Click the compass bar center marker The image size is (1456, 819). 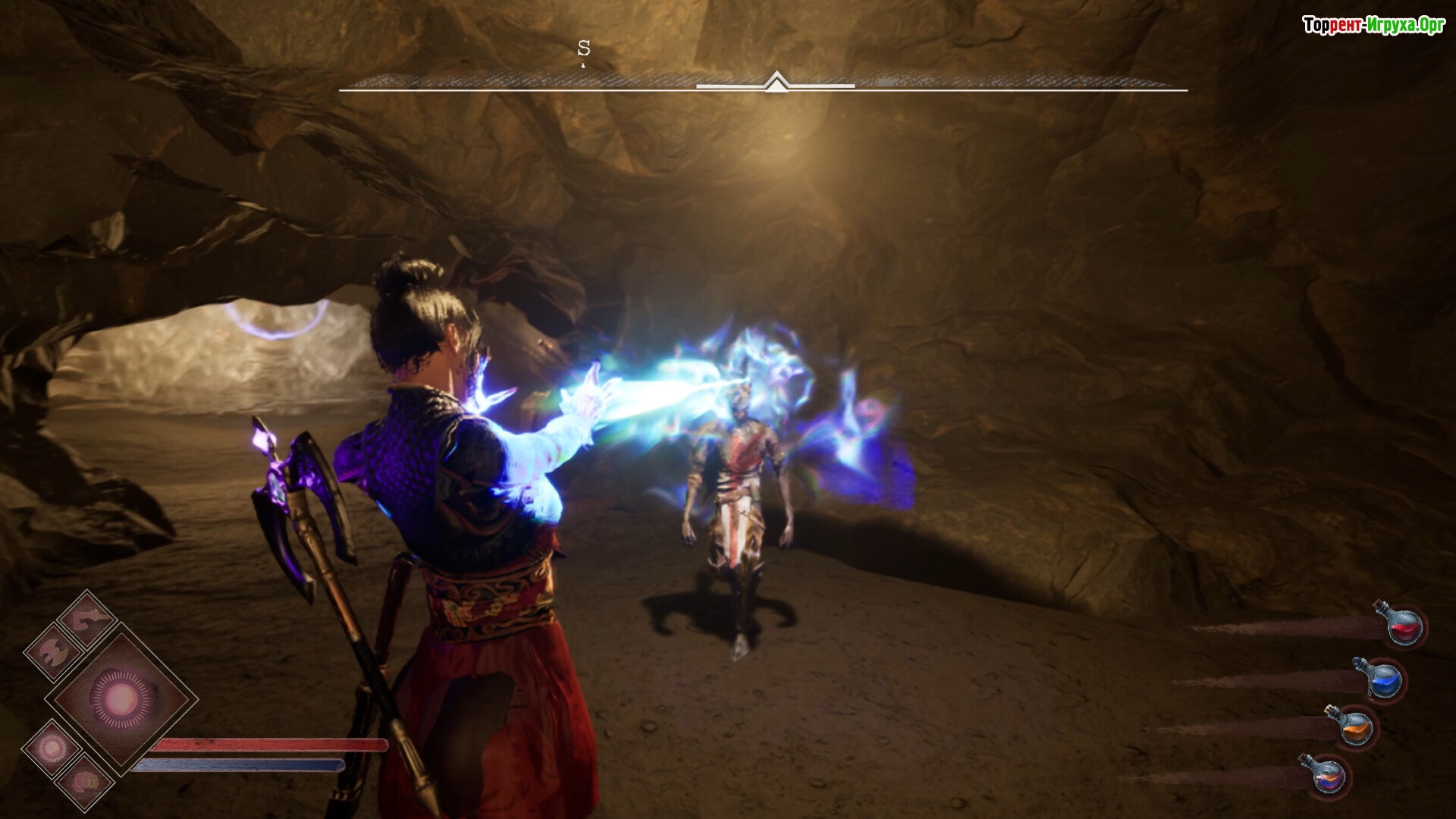[775, 82]
